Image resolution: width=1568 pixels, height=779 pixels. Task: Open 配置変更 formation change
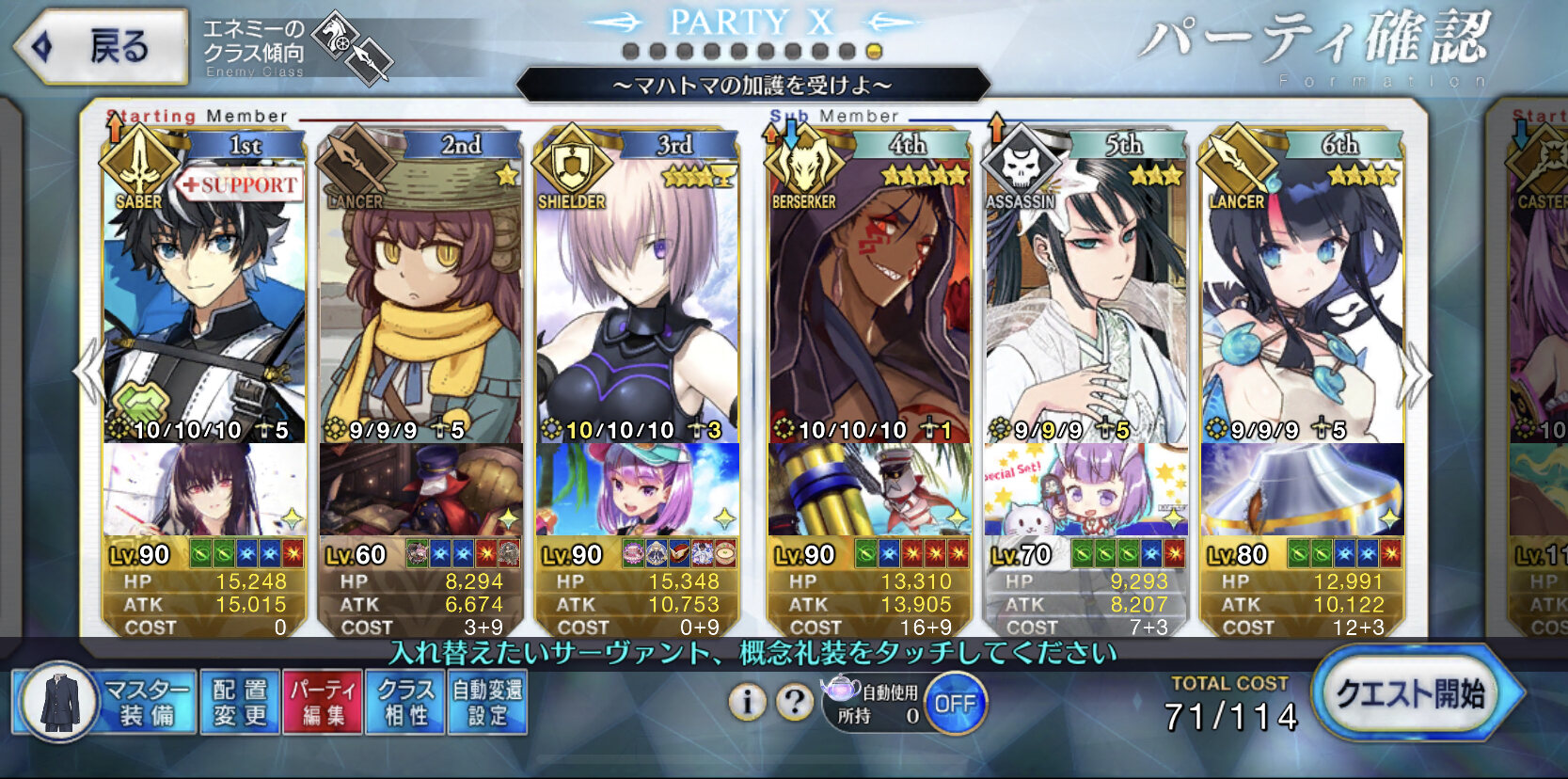[x=240, y=703]
